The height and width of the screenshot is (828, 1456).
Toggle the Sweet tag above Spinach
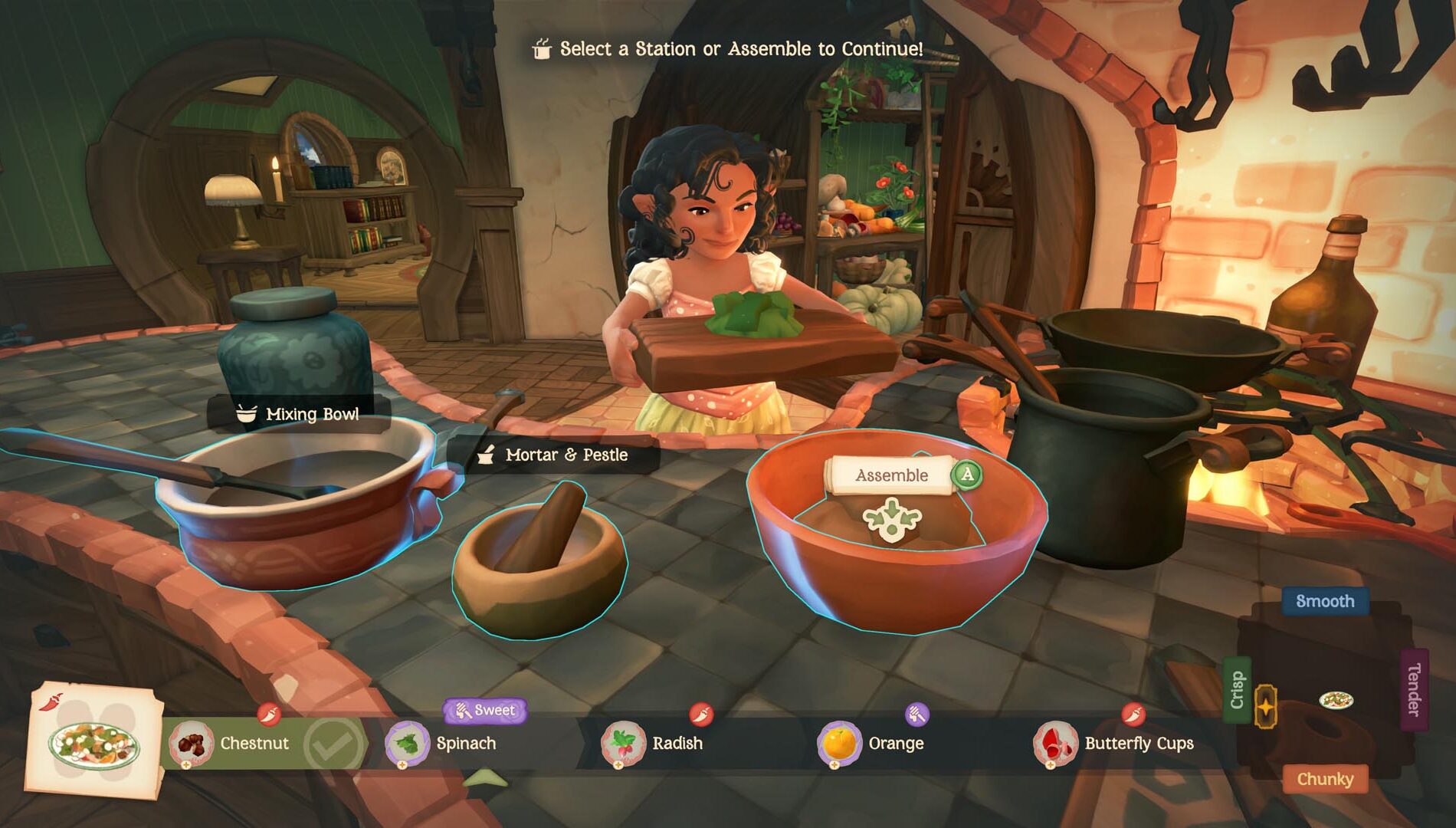(484, 710)
